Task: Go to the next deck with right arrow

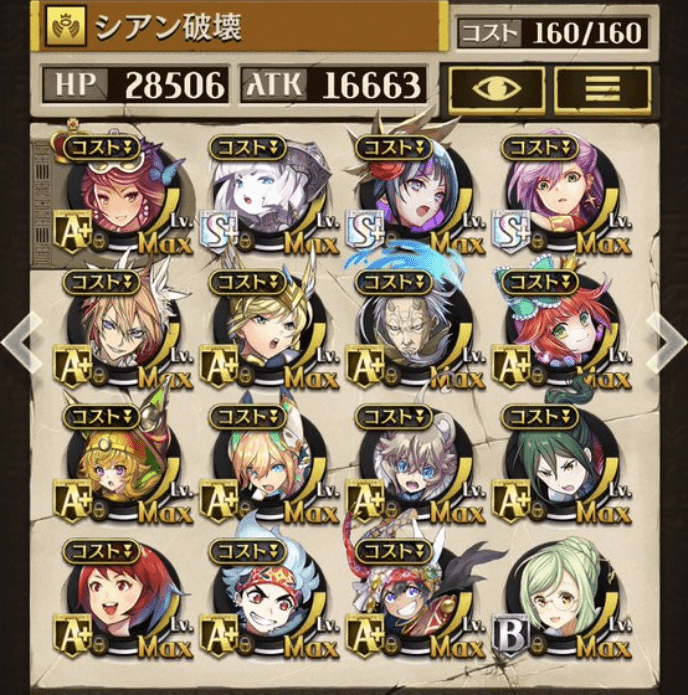Action: tap(666, 342)
